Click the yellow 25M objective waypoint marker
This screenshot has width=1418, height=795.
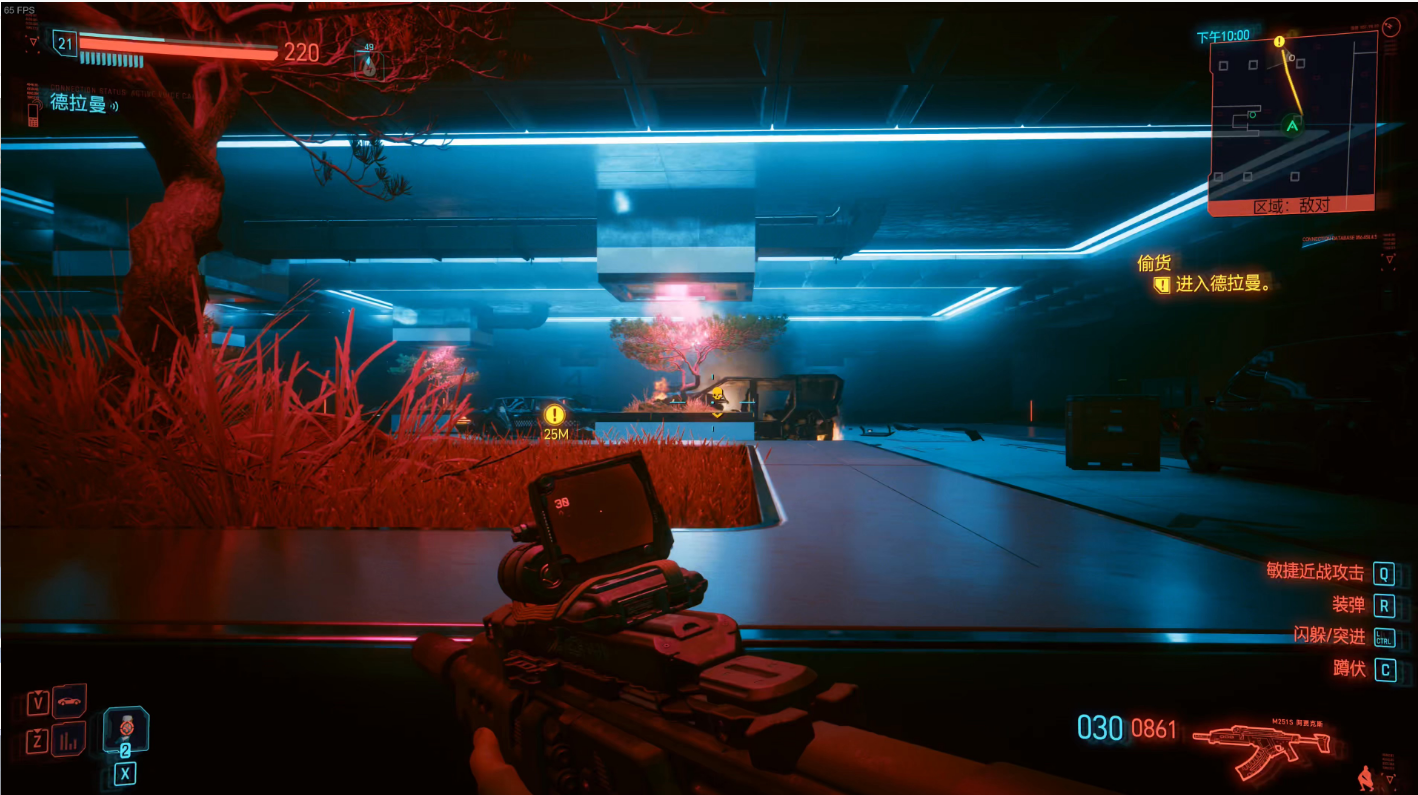(x=555, y=414)
